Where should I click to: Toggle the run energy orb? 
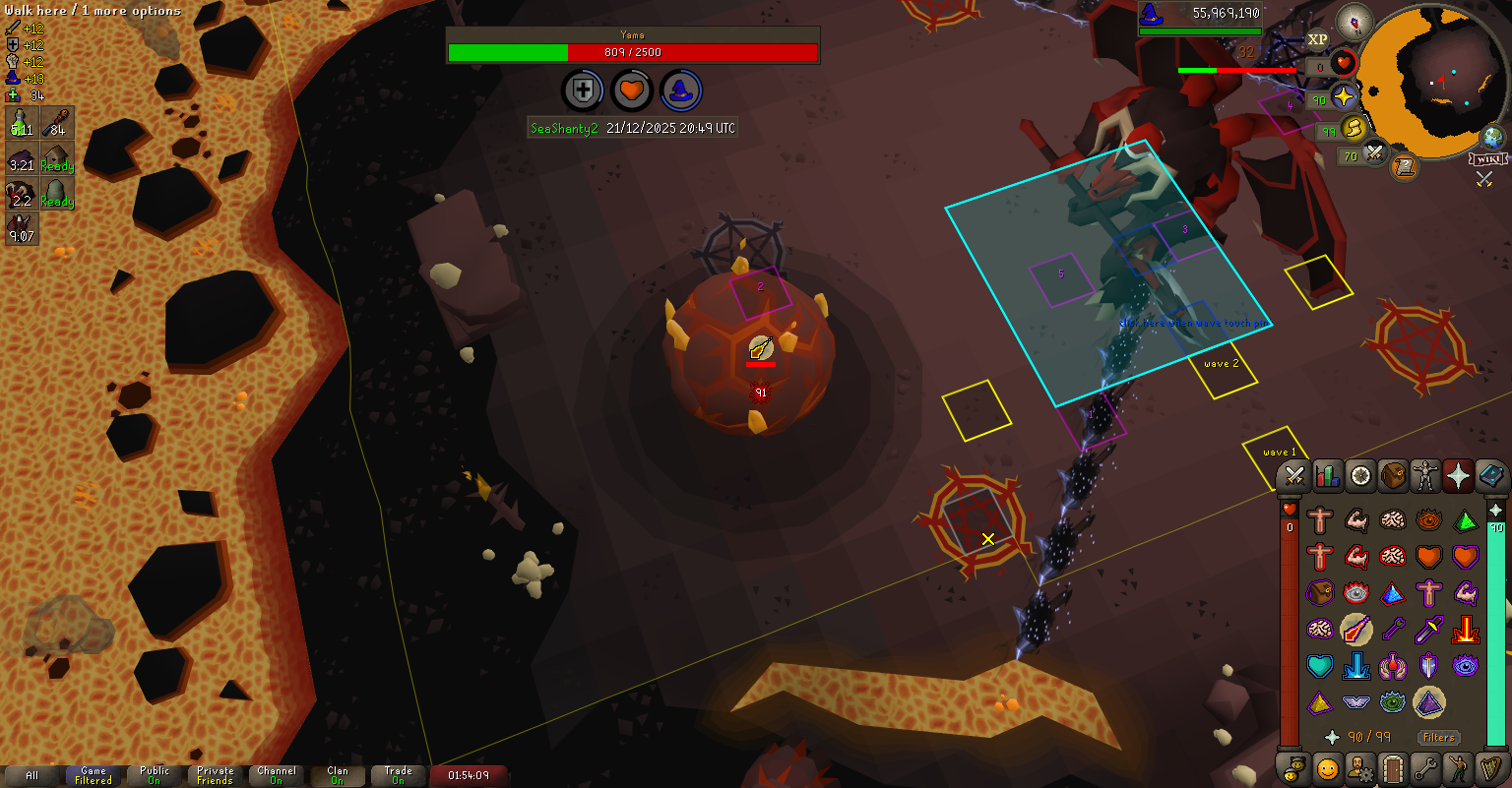tap(1354, 128)
